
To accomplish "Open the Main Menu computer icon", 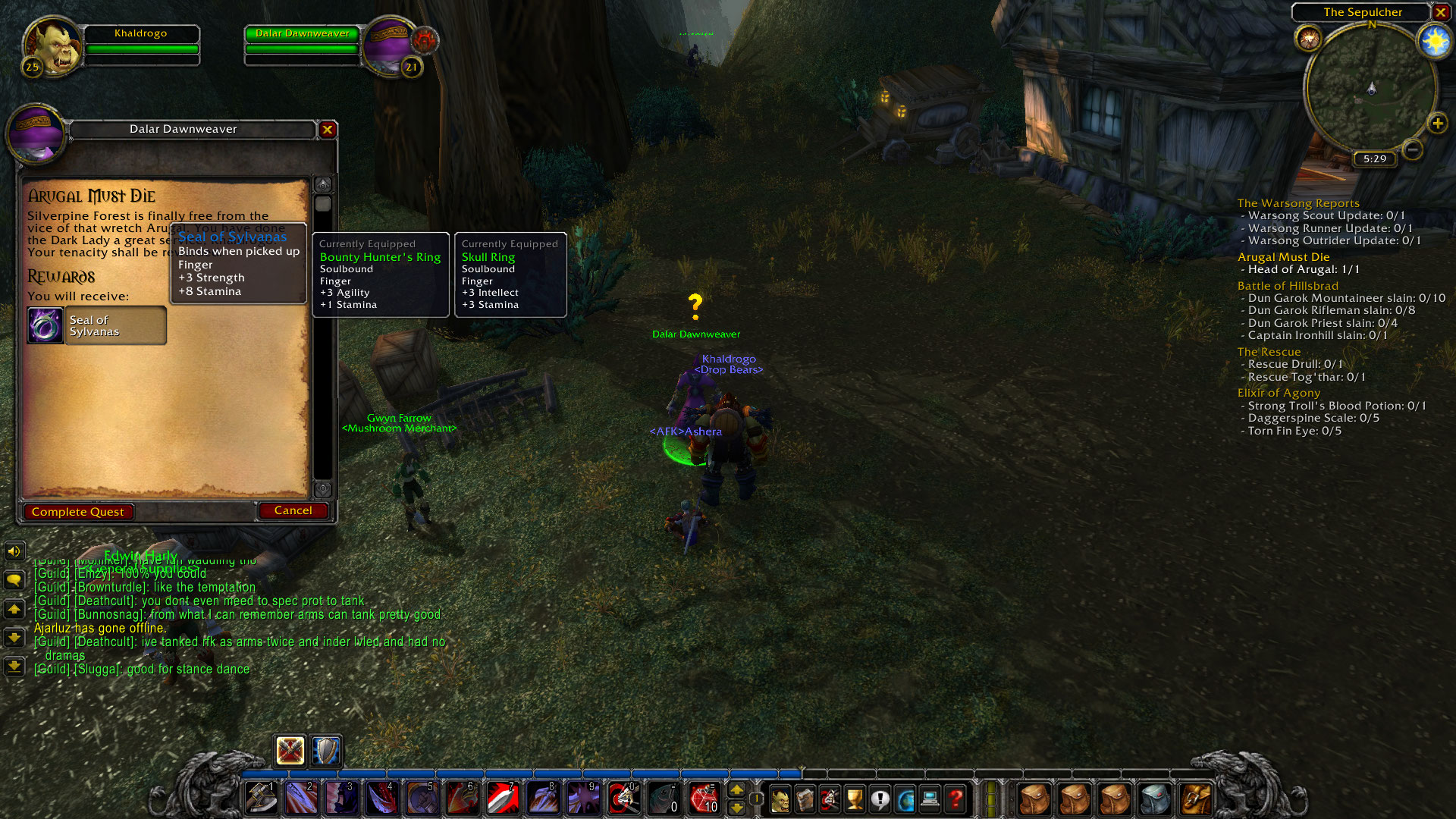I will tap(931, 799).
